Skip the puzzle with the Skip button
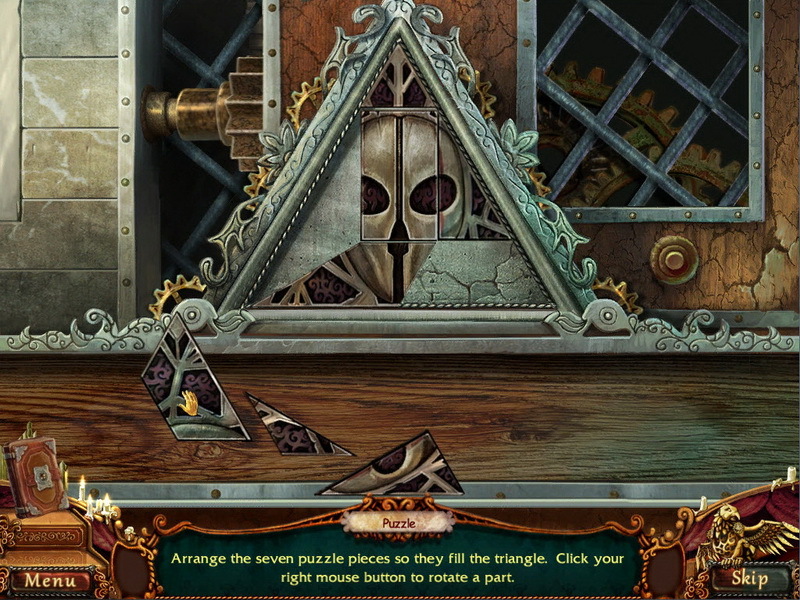The height and width of the screenshot is (600, 800). (x=748, y=578)
